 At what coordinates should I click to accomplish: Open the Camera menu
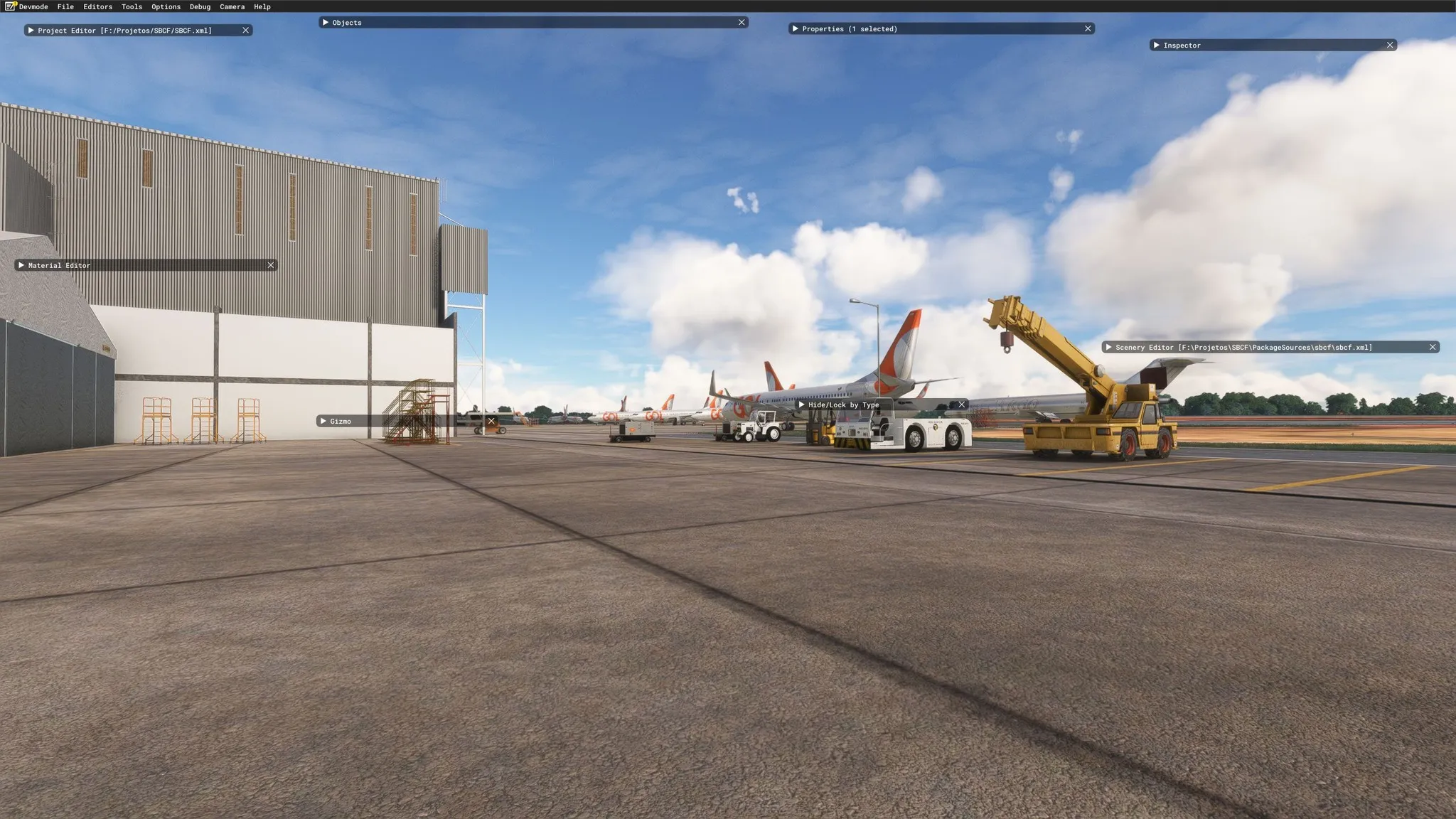pos(232,6)
